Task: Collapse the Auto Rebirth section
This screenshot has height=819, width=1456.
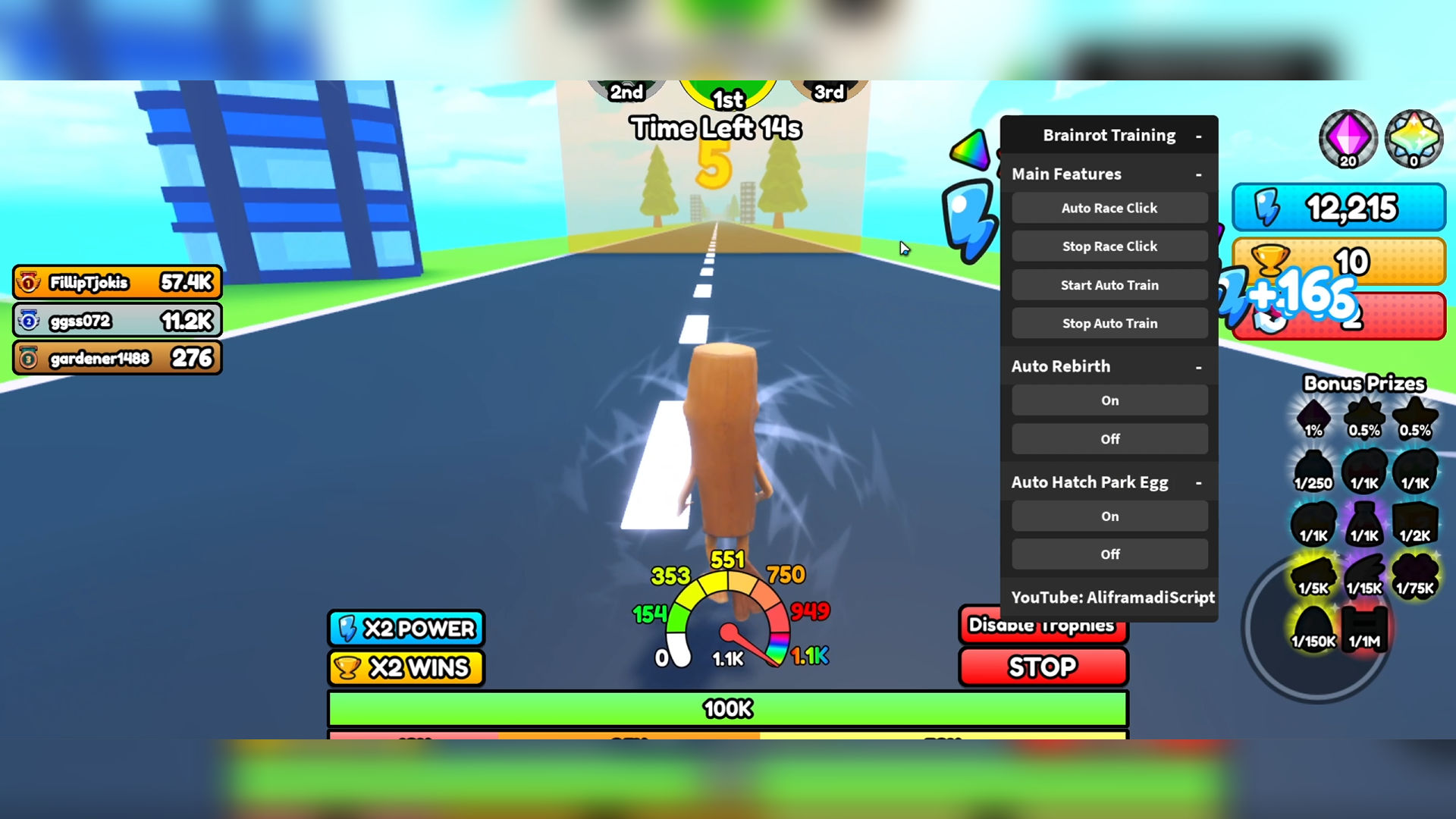Action: (x=1198, y=367)
